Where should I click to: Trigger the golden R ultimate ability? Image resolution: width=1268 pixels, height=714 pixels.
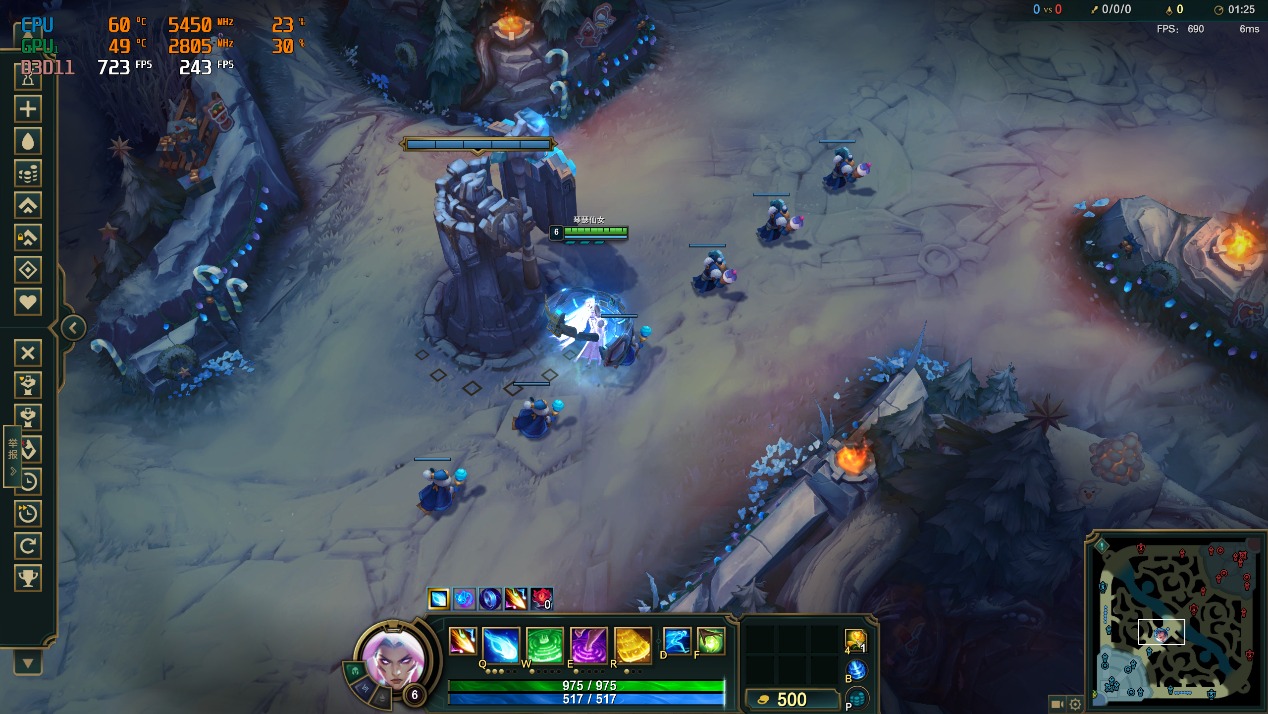click(x=633, y=645)
